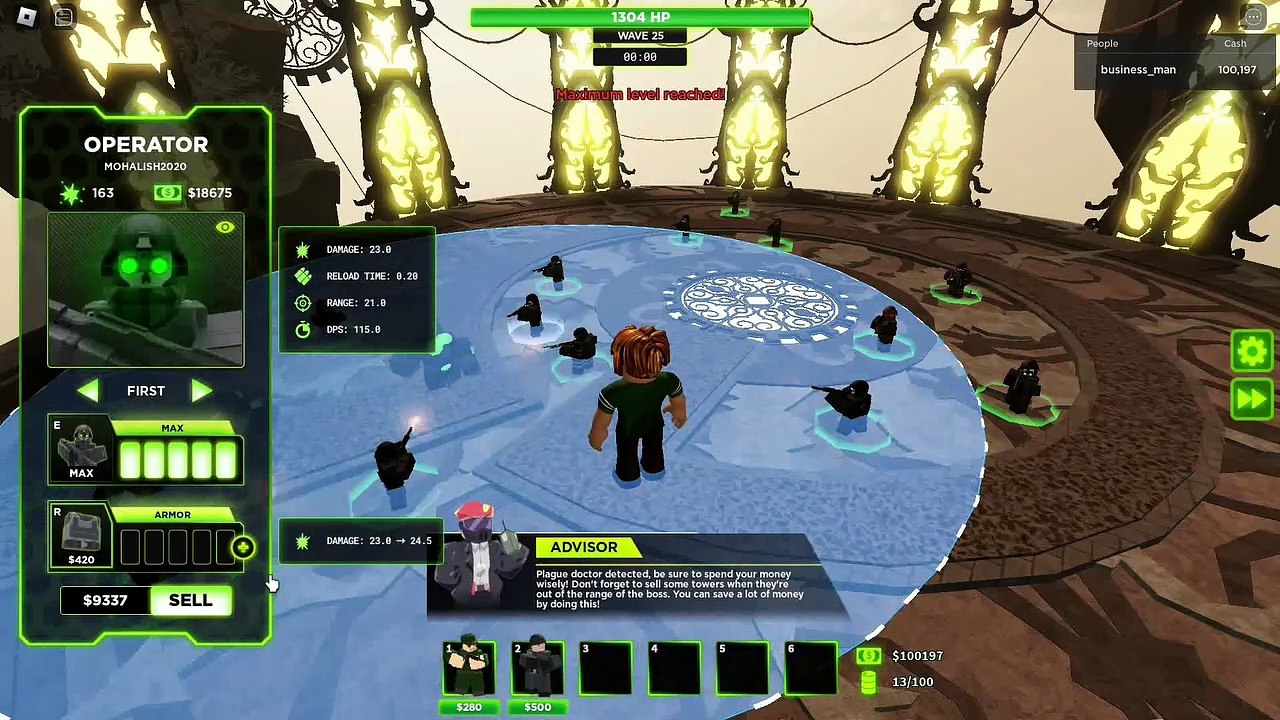This screenshot has width=1280, height=720.
Task: Open the Roblox chat icon
Action: tap(63, 17)
